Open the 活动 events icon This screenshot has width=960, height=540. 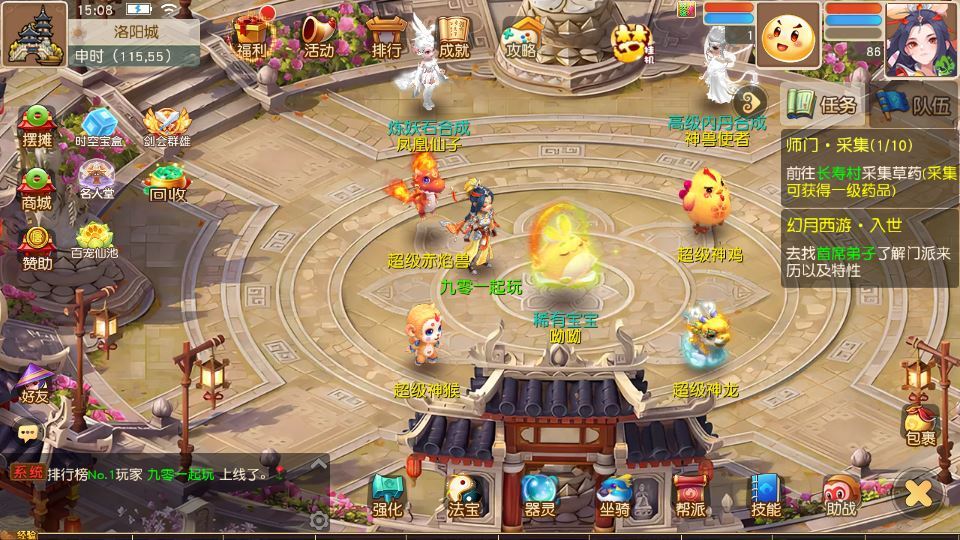[x=319, y=35]
